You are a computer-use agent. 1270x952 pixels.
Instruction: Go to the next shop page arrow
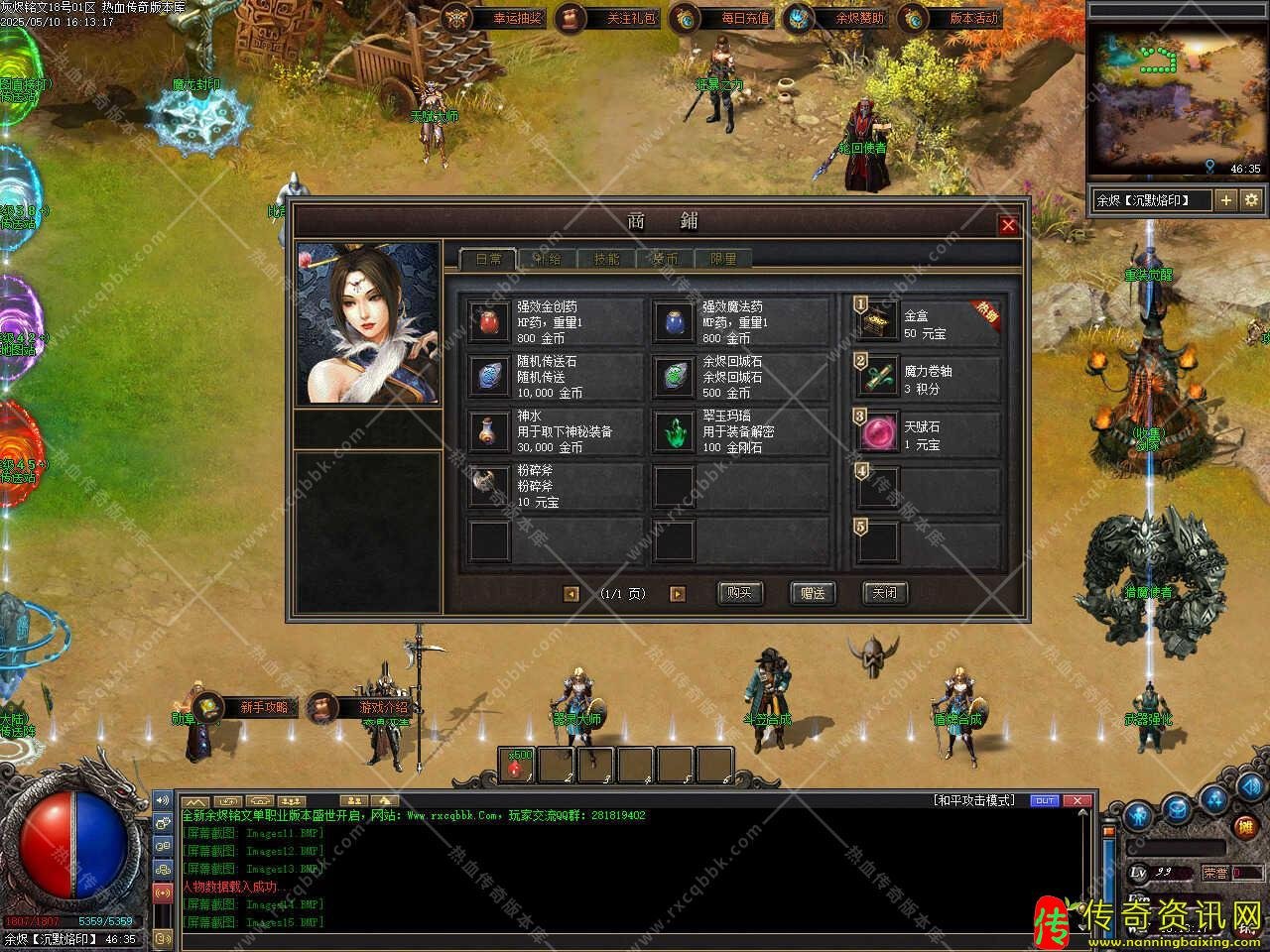coord(678,594)
